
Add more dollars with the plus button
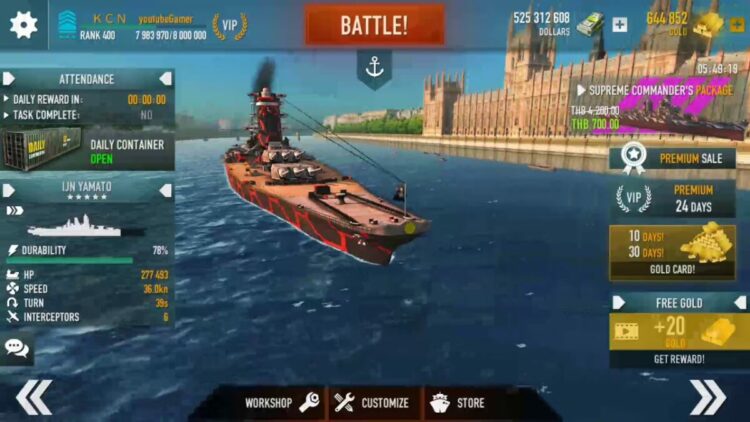pyautogui.click(x=620, y=25)
